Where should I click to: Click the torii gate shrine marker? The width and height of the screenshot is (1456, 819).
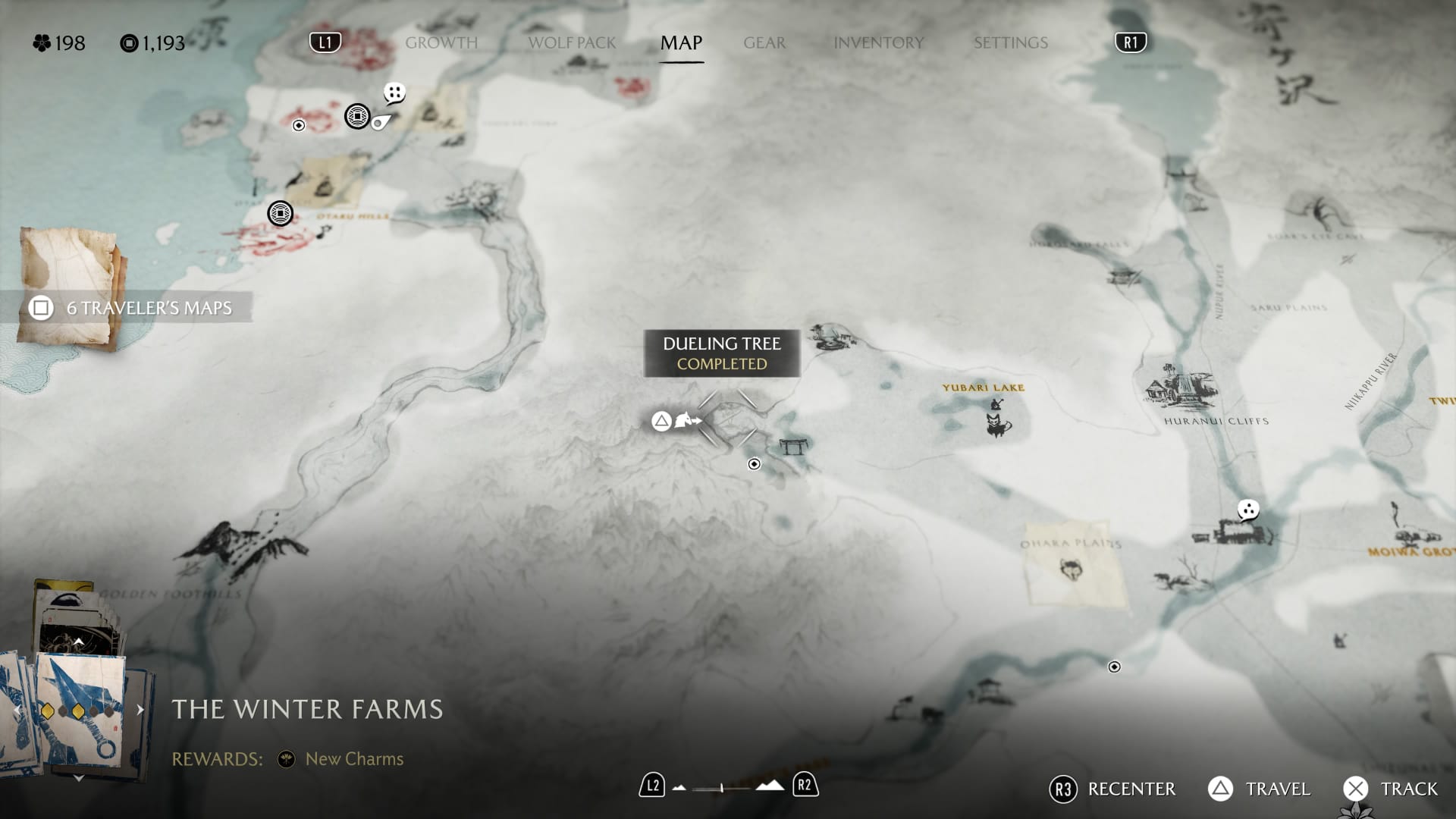(793, 446)
